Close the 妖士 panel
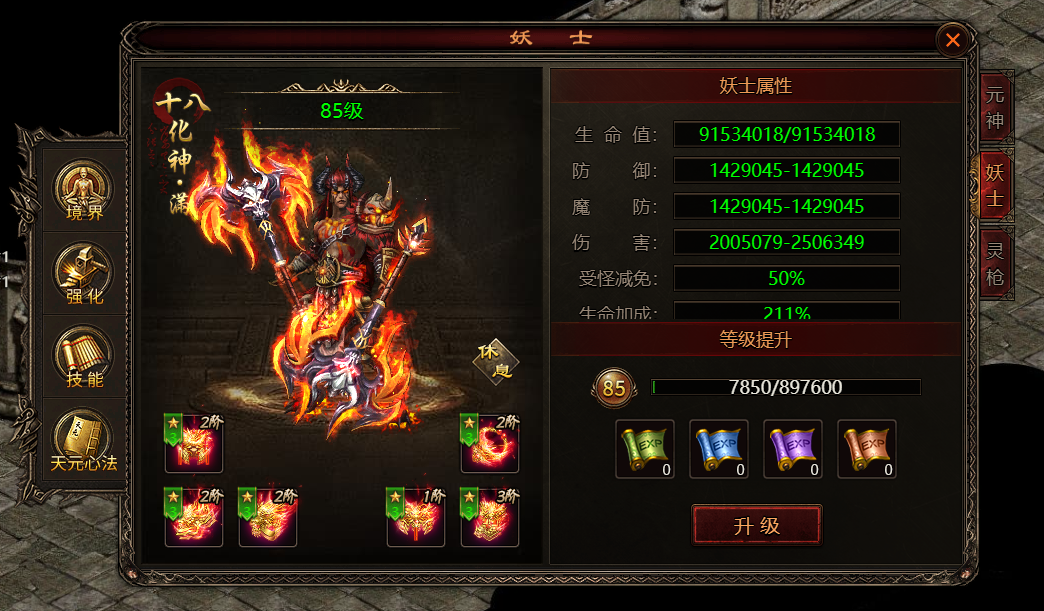The height and width of the screenshot is (611, 1044). click(x=953, y=40)
